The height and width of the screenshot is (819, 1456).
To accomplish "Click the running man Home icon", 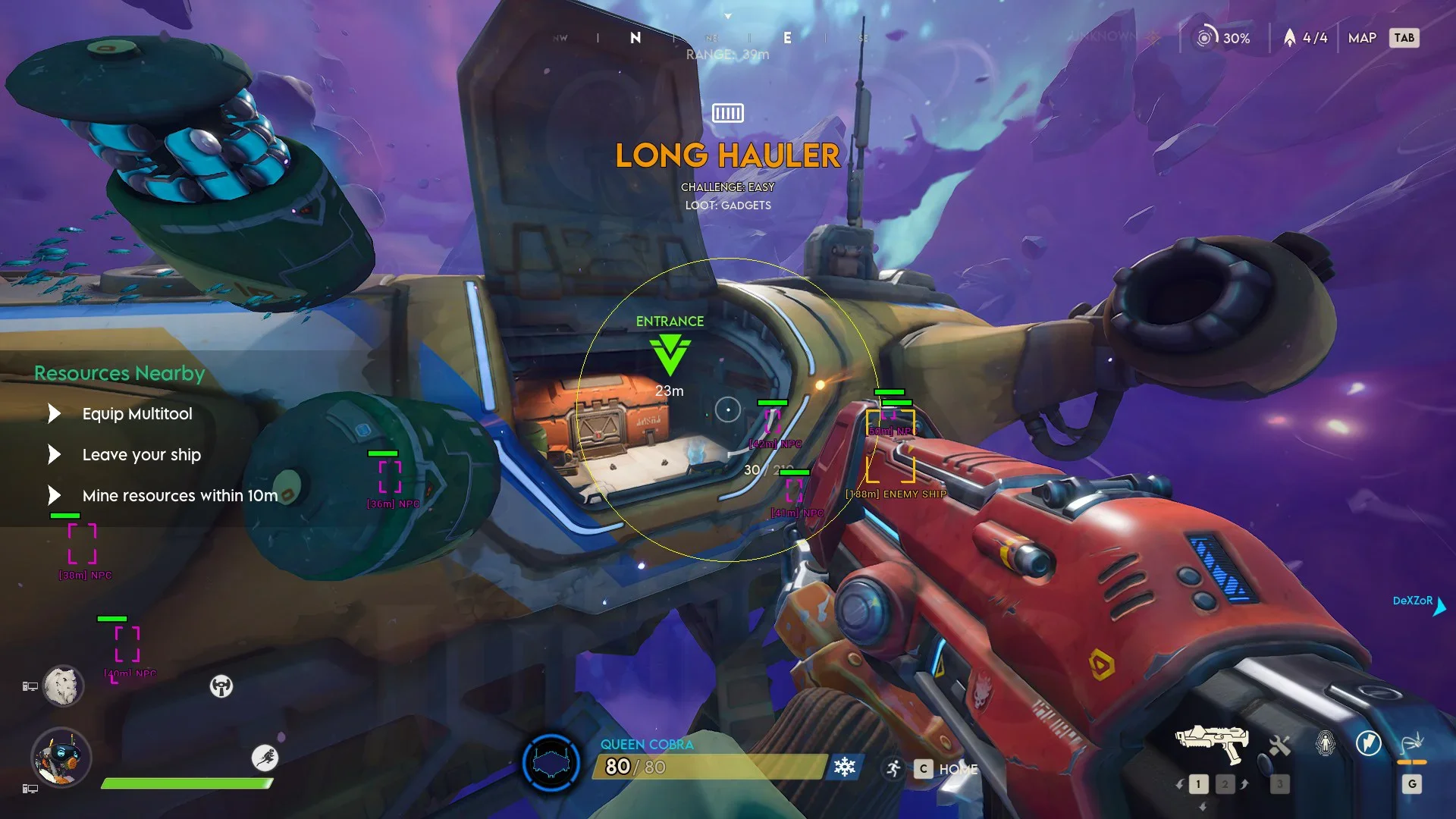I will click(894, 769).
